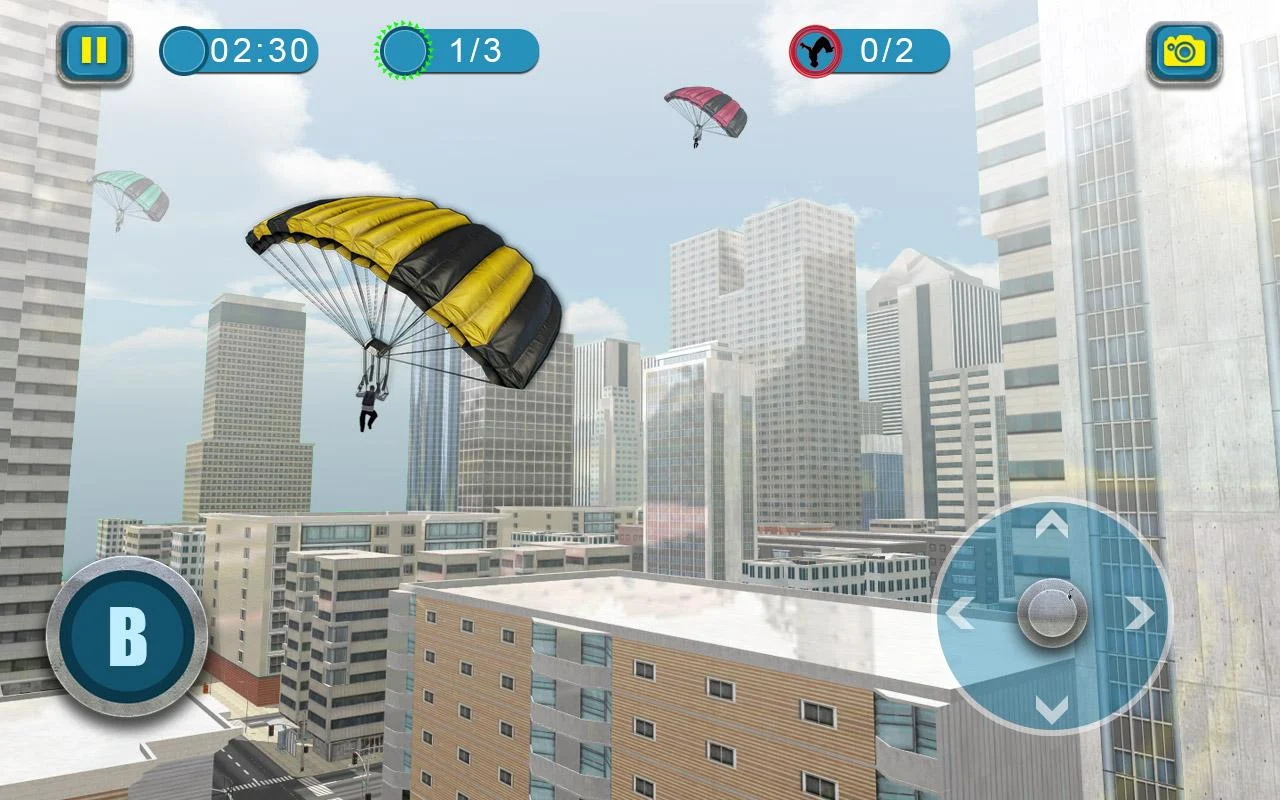Tap the joystick's down arrow

[1051, 707]
